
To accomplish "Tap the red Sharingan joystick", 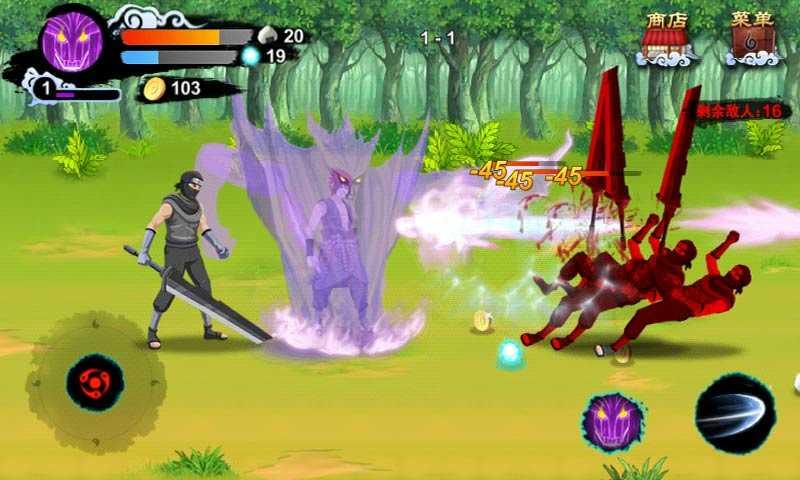I will (95, 382).
